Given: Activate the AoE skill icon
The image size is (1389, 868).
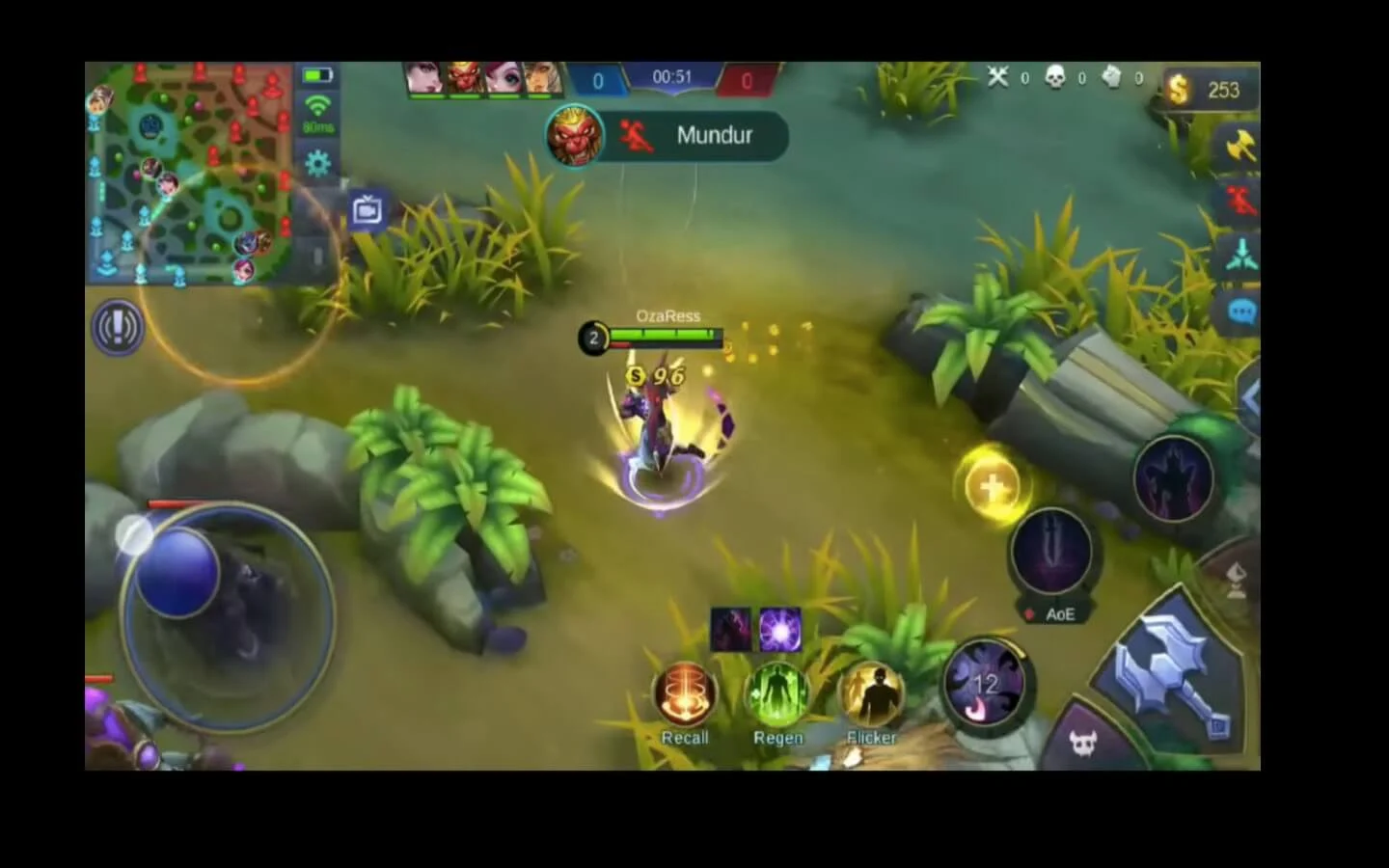Looking at the screenshot, I should (1051, 553).
